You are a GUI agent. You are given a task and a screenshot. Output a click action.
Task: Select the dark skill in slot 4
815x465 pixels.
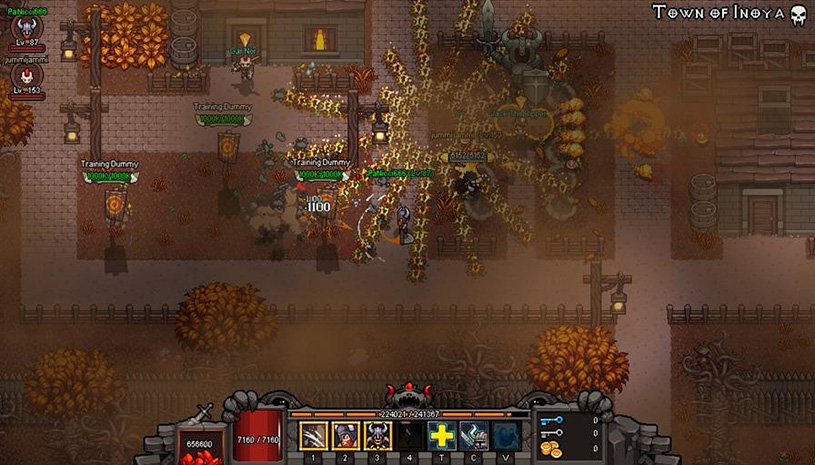(409, 436)
